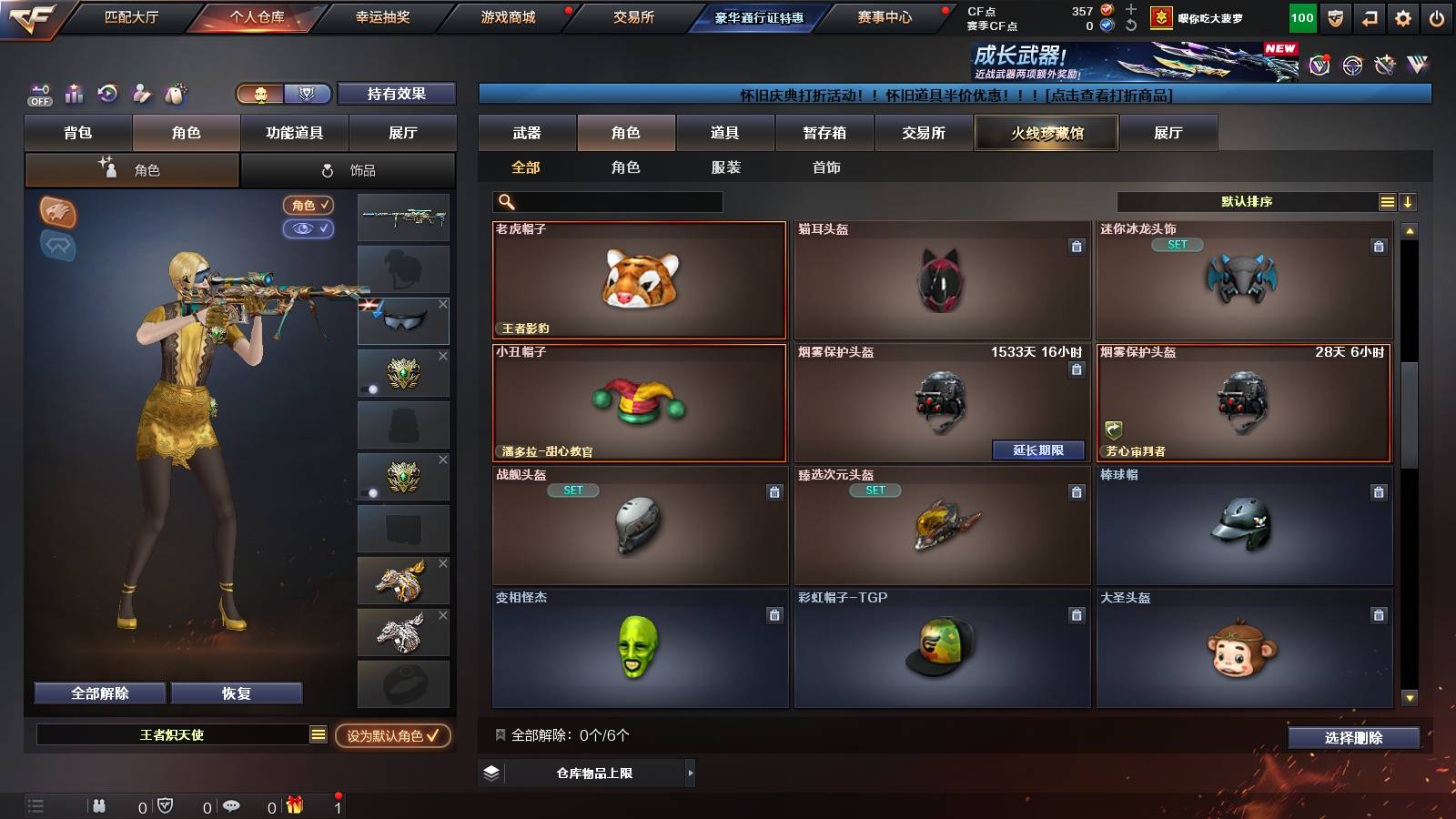Open the 服装 sub-tab in the storage view
This screenshot has height=819, width=1456.
[725, 167]
